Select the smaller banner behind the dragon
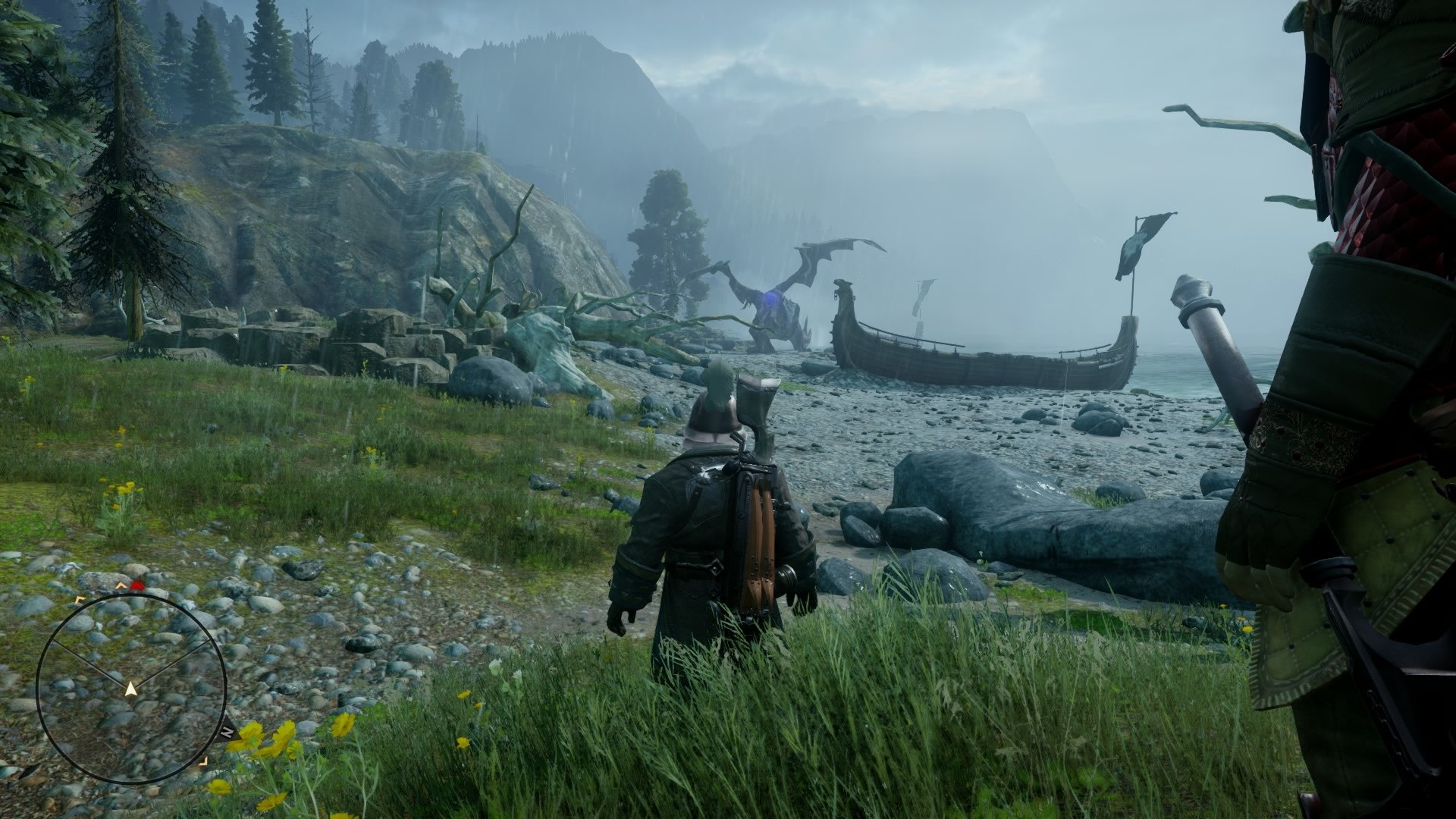Screen dimensions: 1456x819 click(x=922, y=300)
